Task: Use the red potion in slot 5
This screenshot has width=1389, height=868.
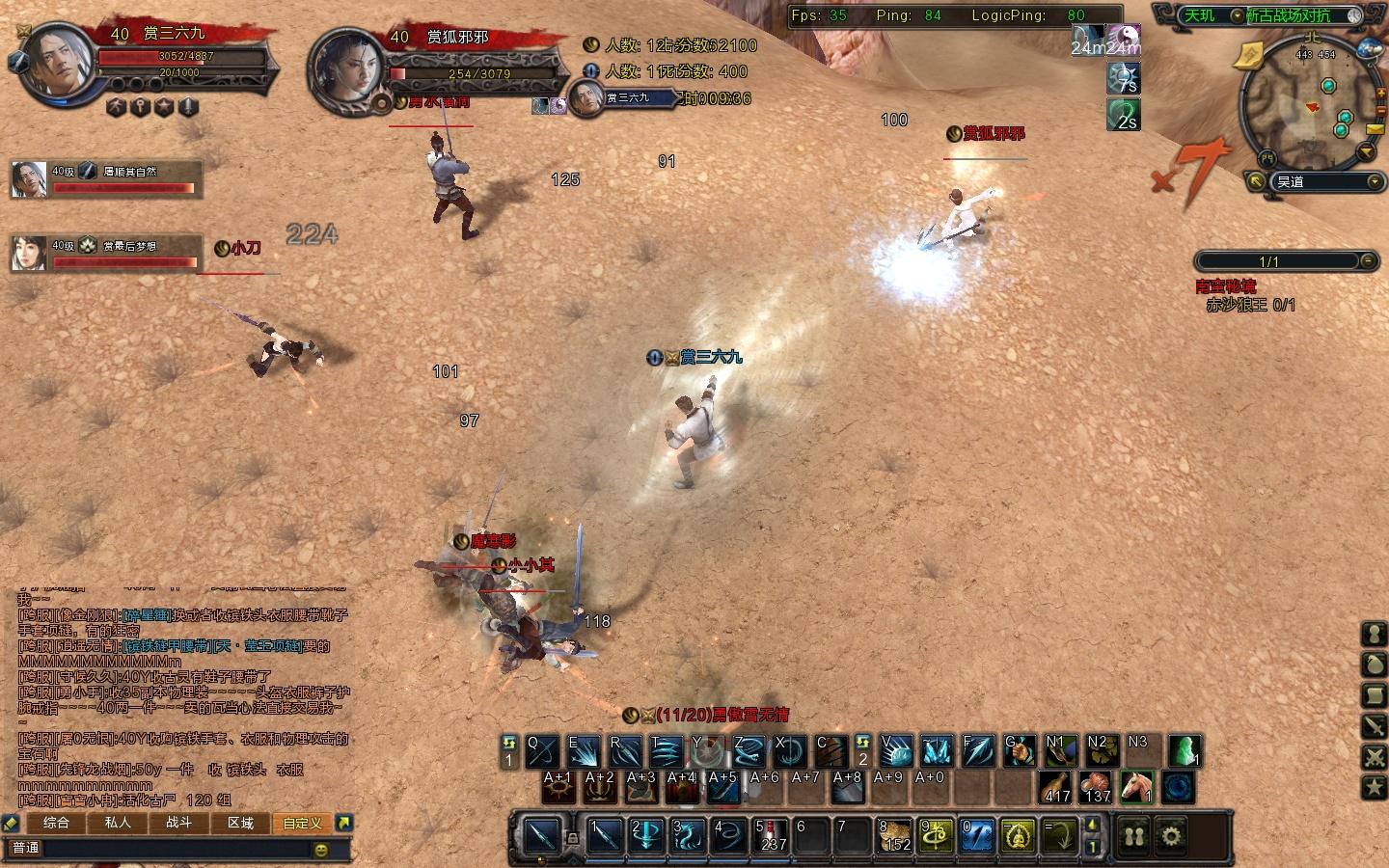Action: tap(771, 834)
